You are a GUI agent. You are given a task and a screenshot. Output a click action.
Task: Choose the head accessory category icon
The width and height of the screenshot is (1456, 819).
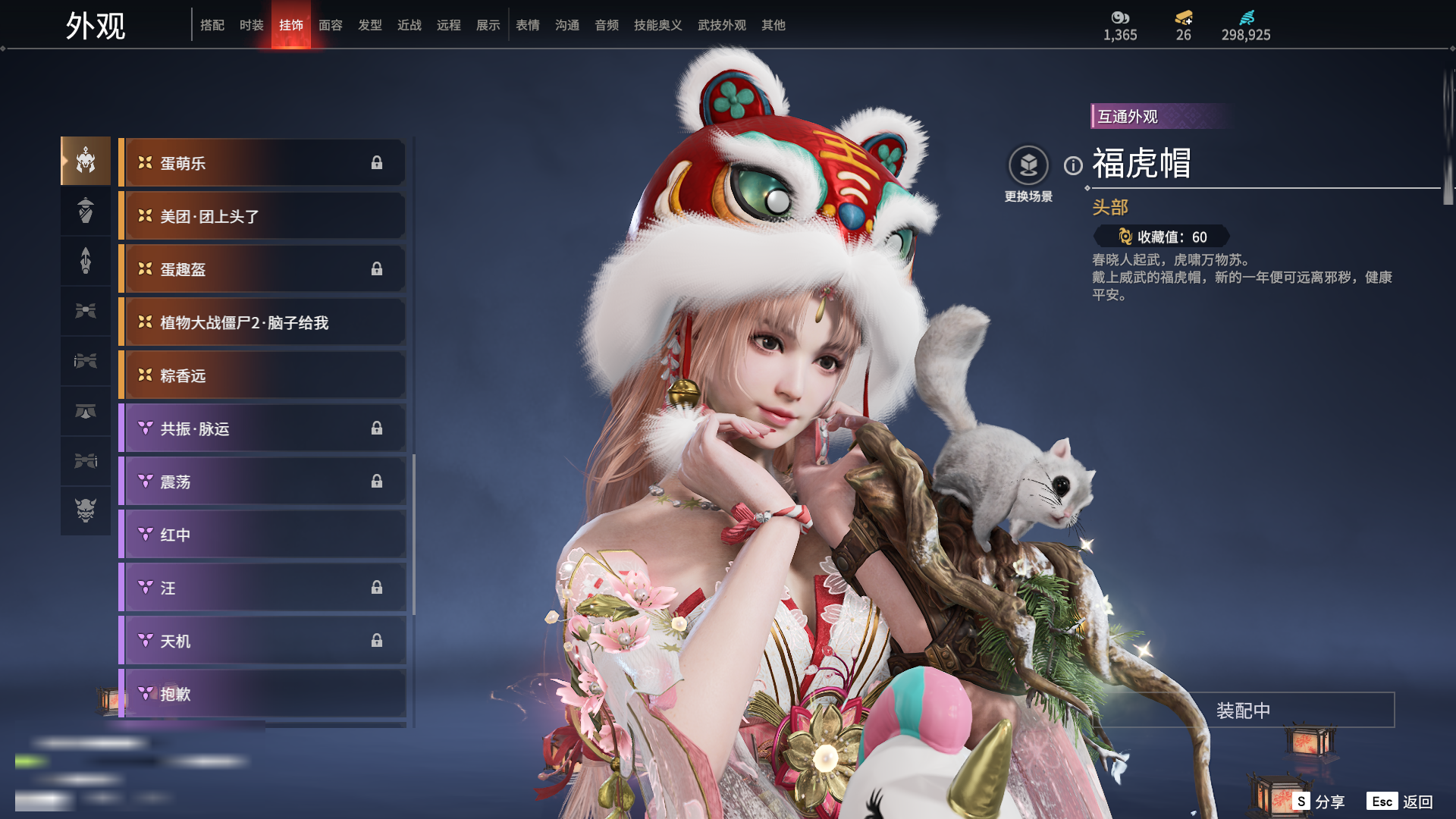click(86, 161)
